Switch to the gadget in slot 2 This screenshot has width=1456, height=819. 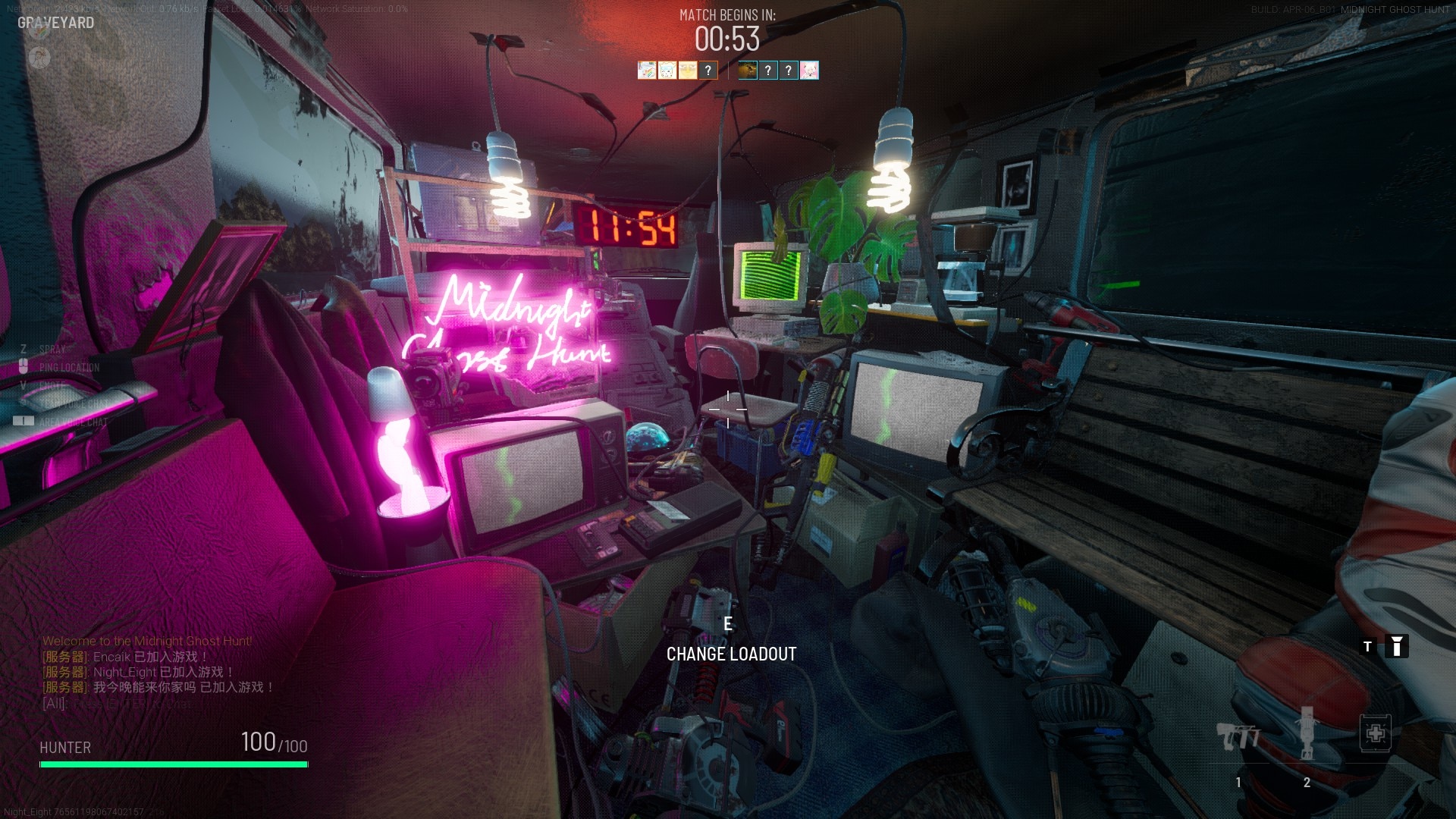(x=1307, y=734)
